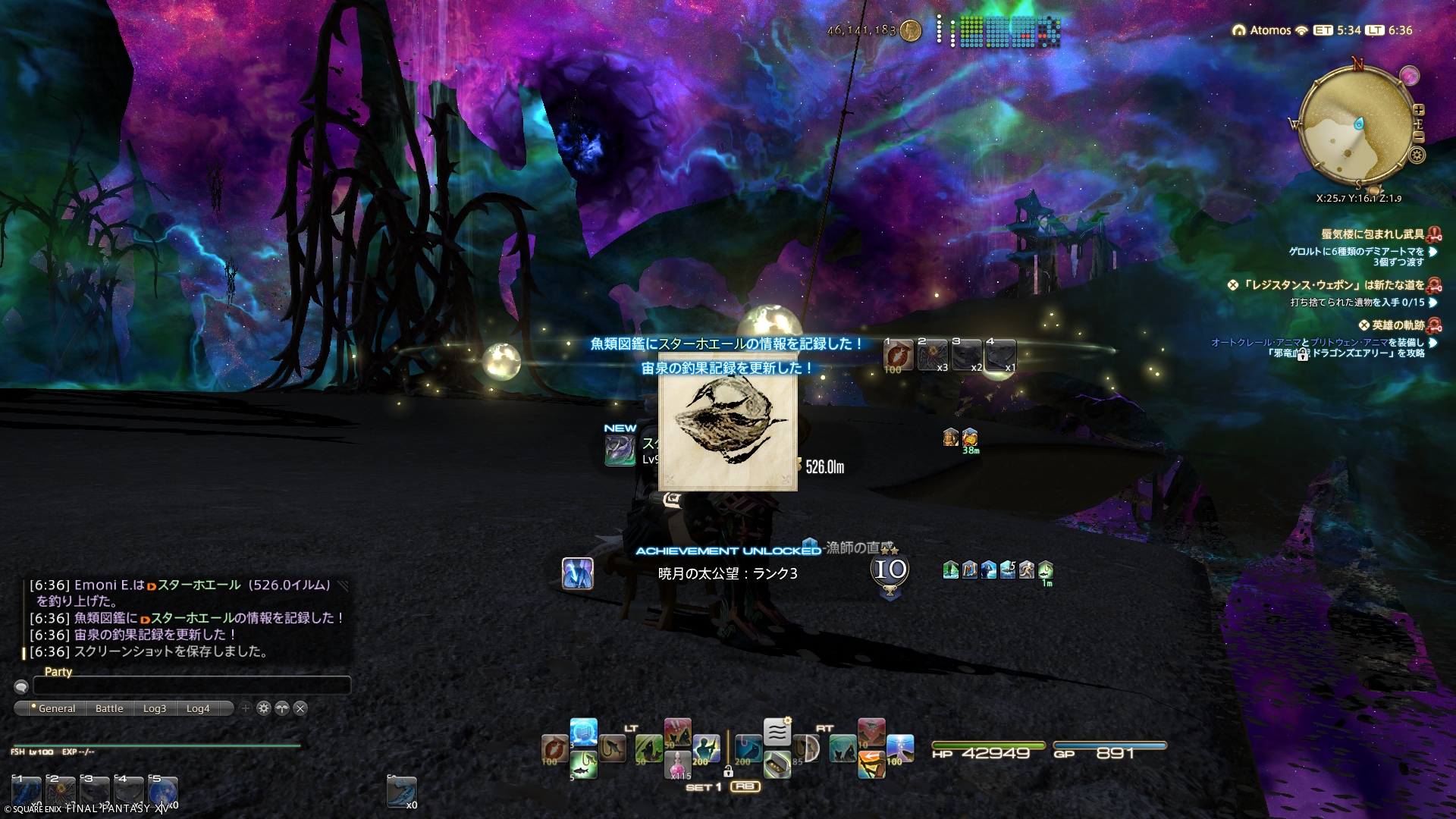Open the Resistance Weapon quest tracker entry
The width and height of the screenshot is (1456, 819).
coord(1335,285)
